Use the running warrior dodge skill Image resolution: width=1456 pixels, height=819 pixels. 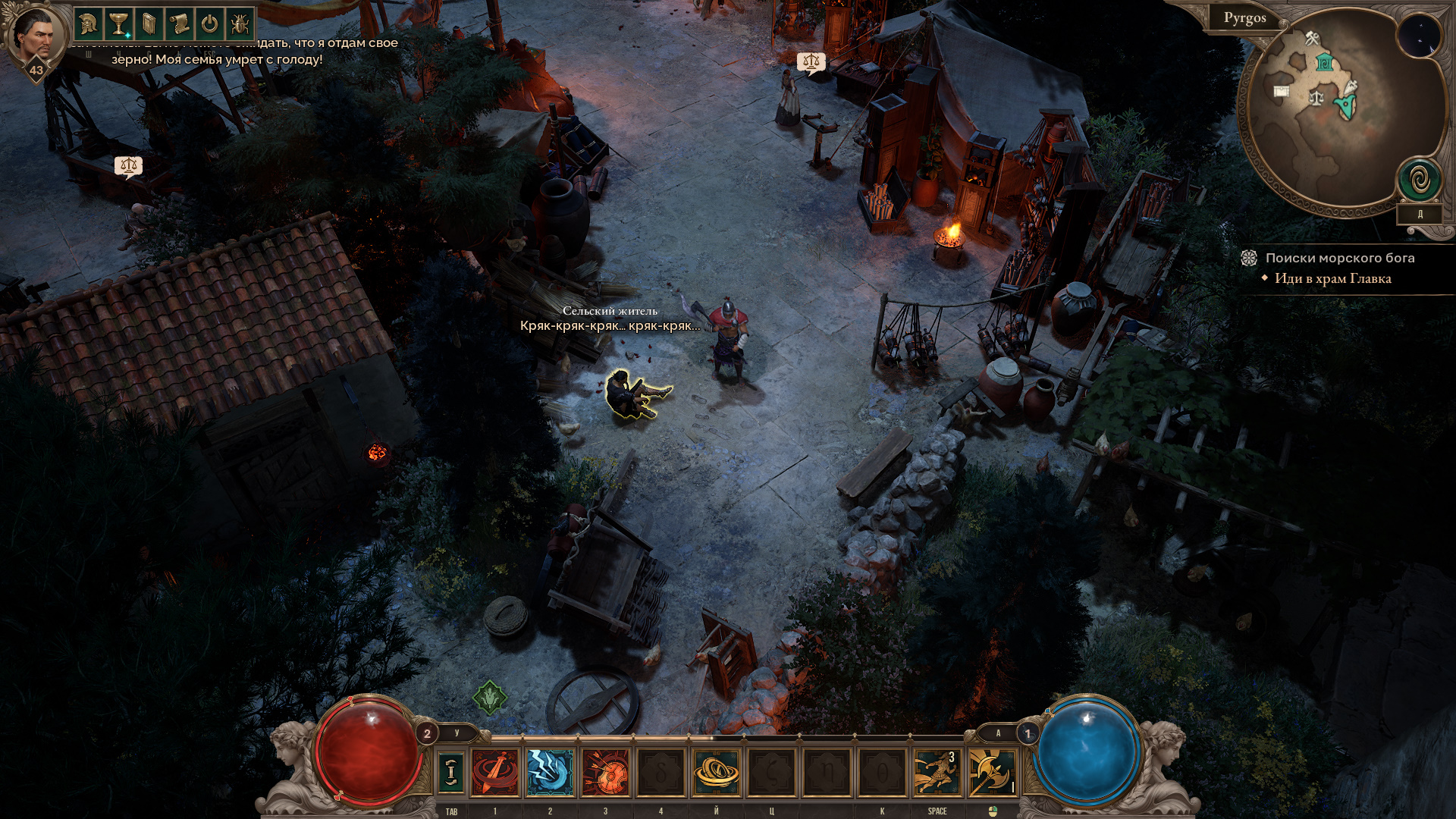[937, 773]
